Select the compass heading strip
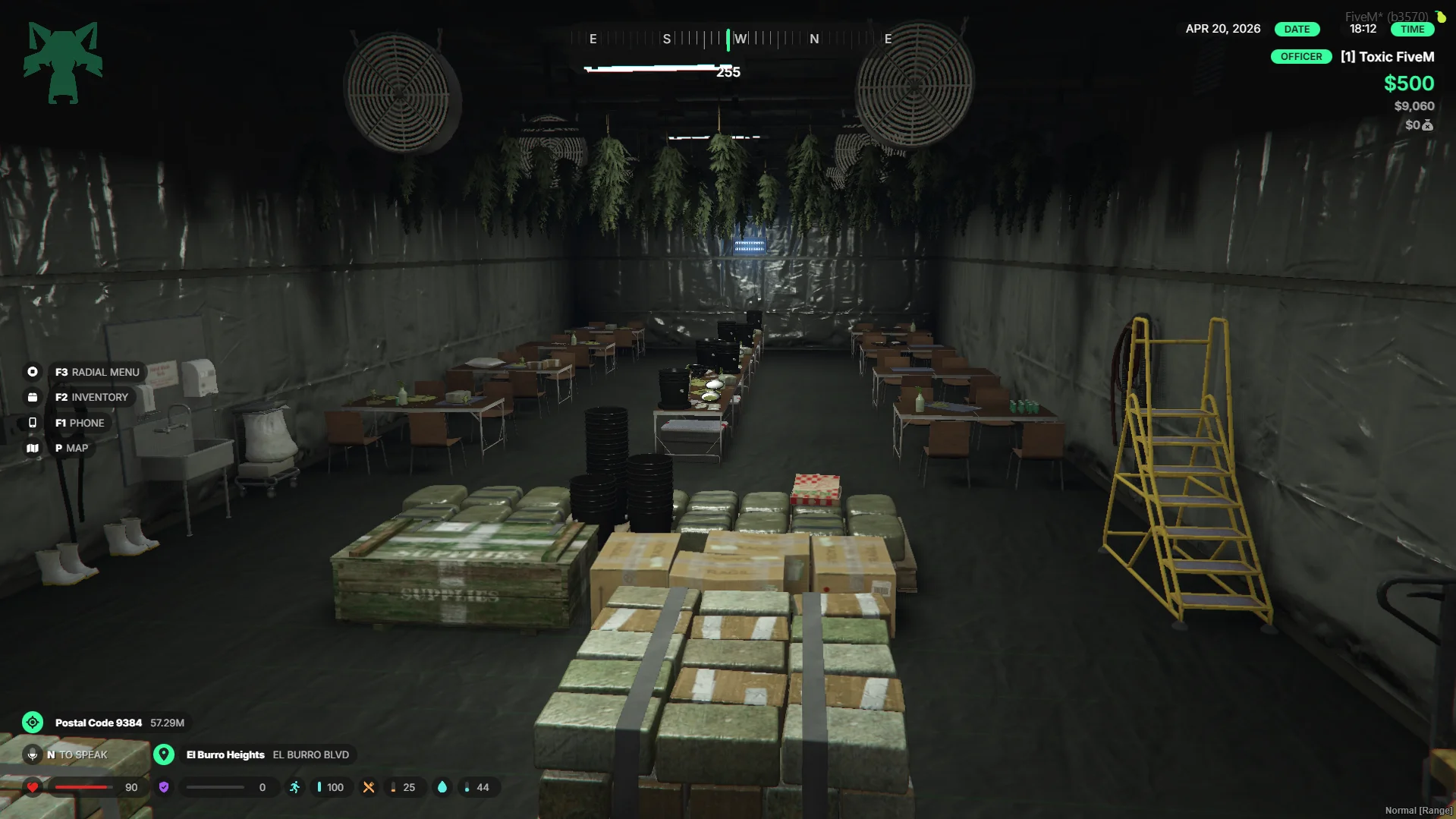1456x819 pixels. 740,39
